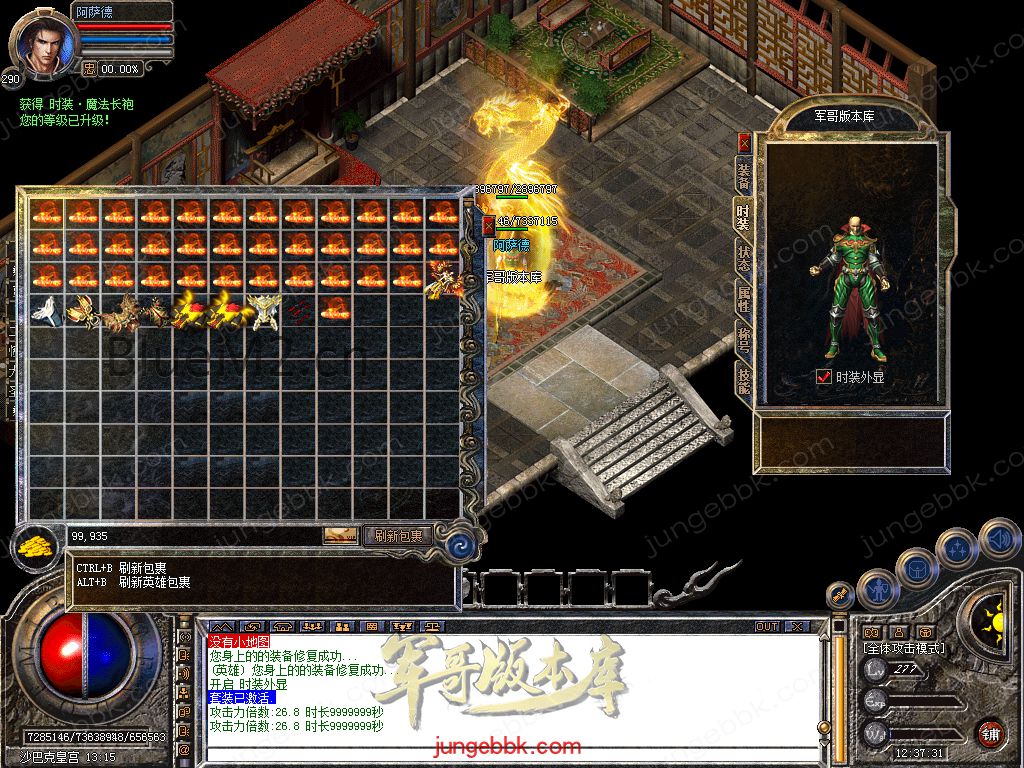Click the gold coin pile icon
The width and height of the screenshot is (1024, 768).
pyautogui.click(x=36, y=547)
